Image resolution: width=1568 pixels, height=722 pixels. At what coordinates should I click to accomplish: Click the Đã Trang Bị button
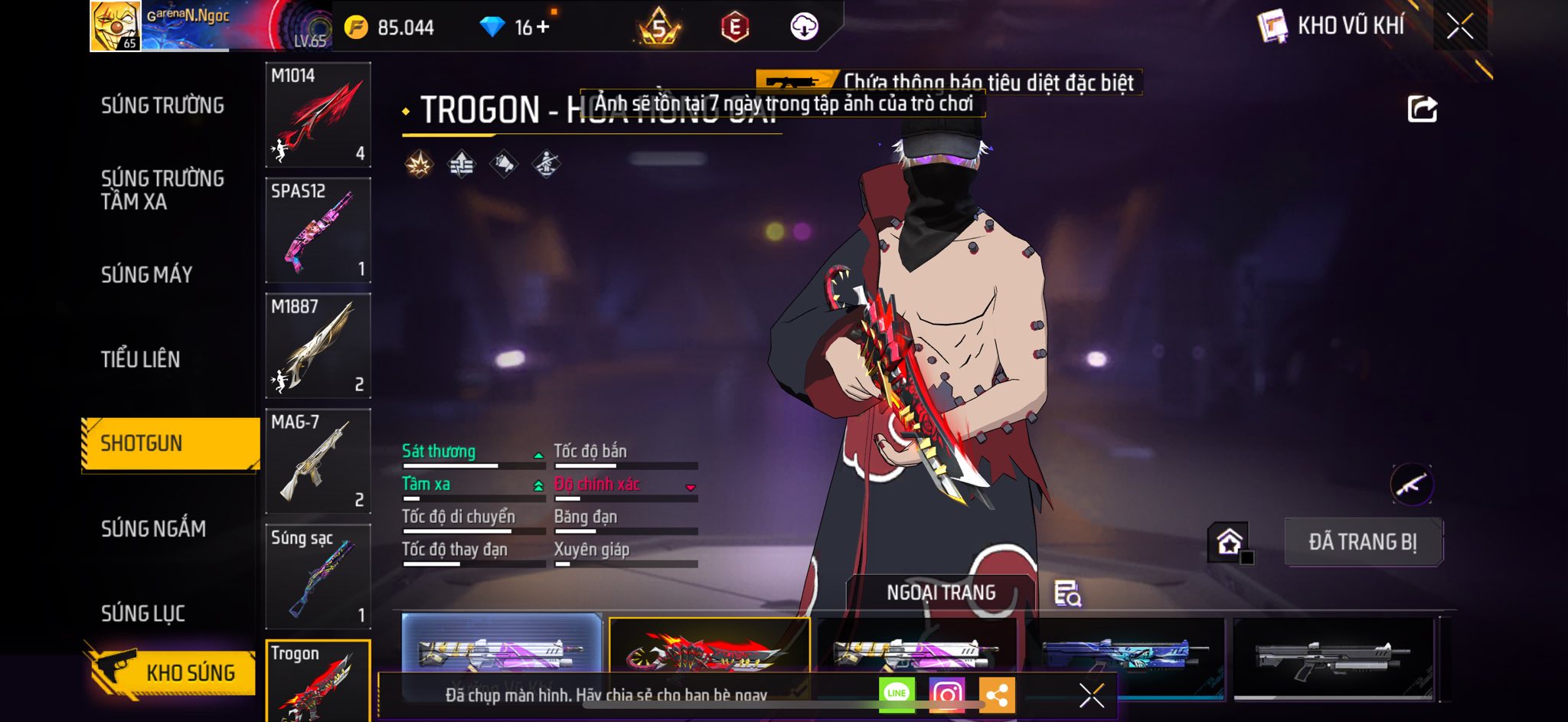1363,542
